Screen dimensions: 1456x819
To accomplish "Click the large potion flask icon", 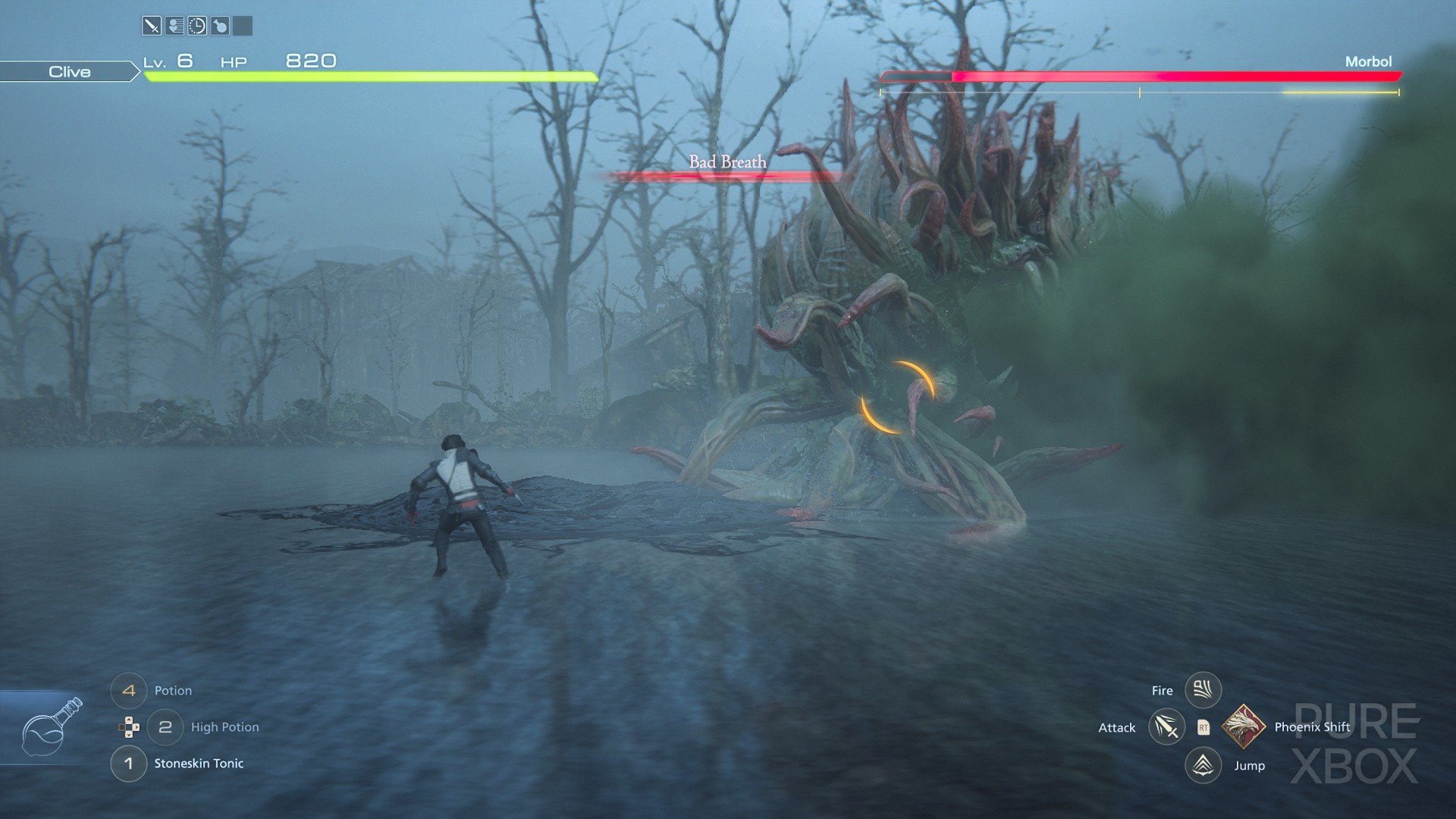I will 50,727.
